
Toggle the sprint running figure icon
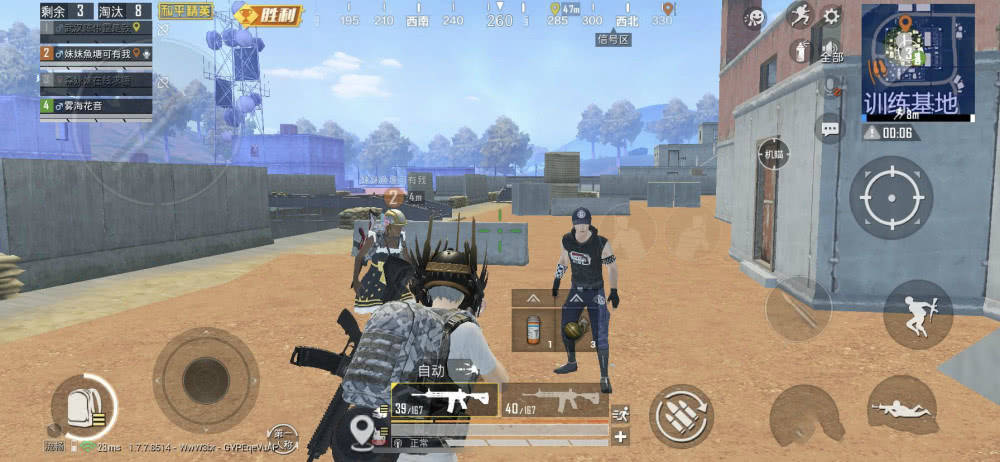799,16
